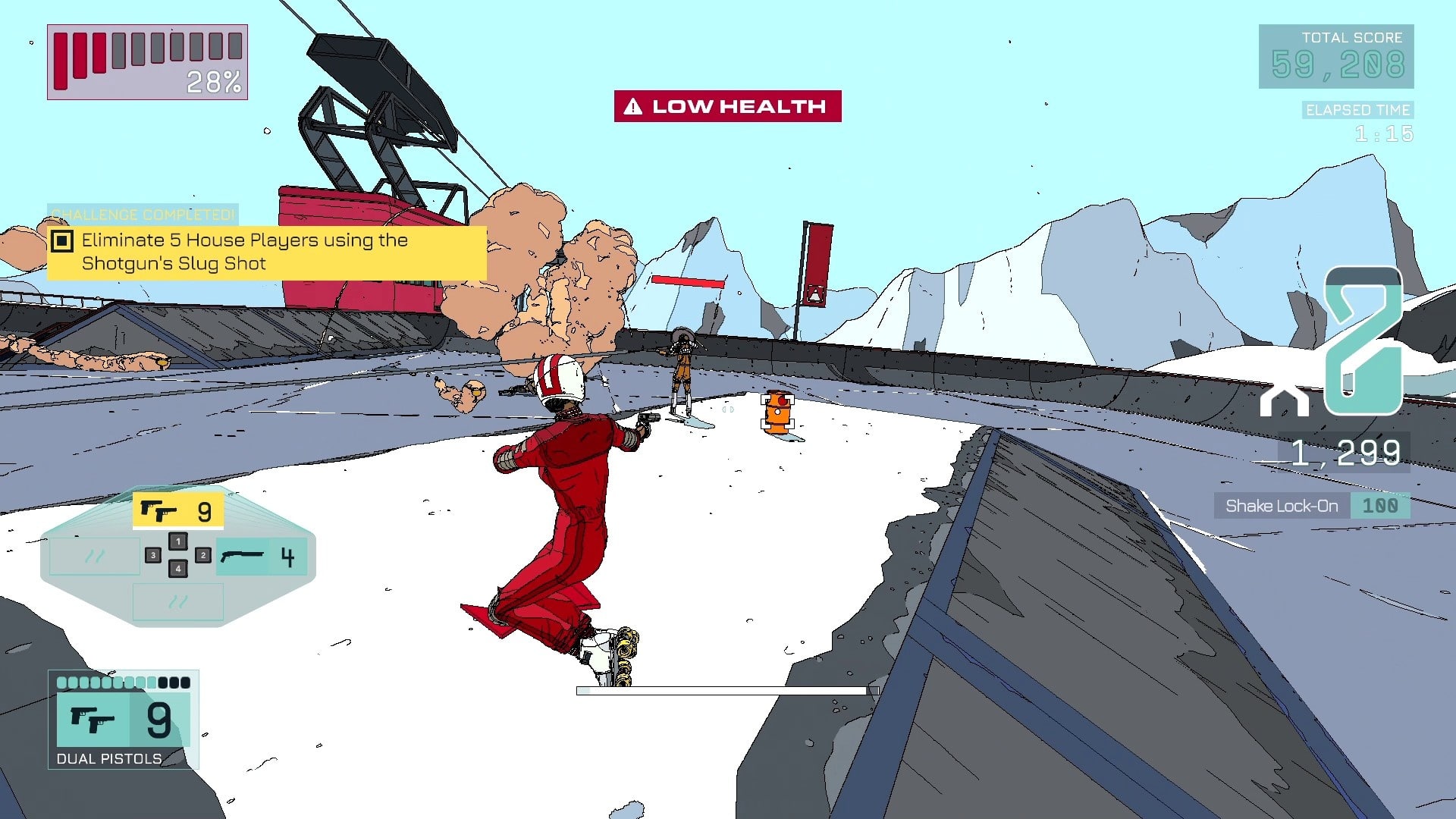Switch to the shotgun weapon slot
1456x819 pixels.
(261, 557)
